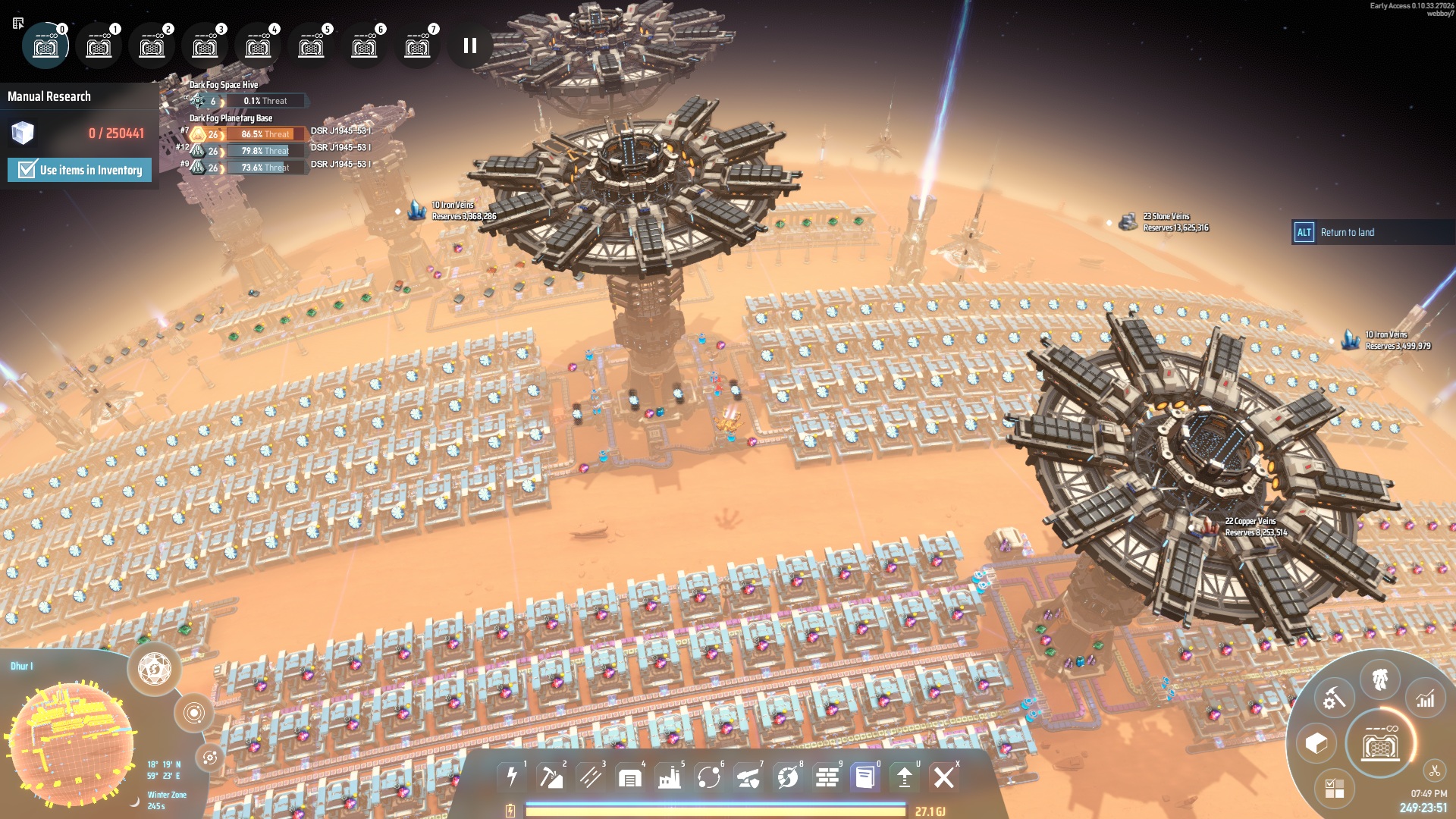Open the star system orbit view

point(194,713)
